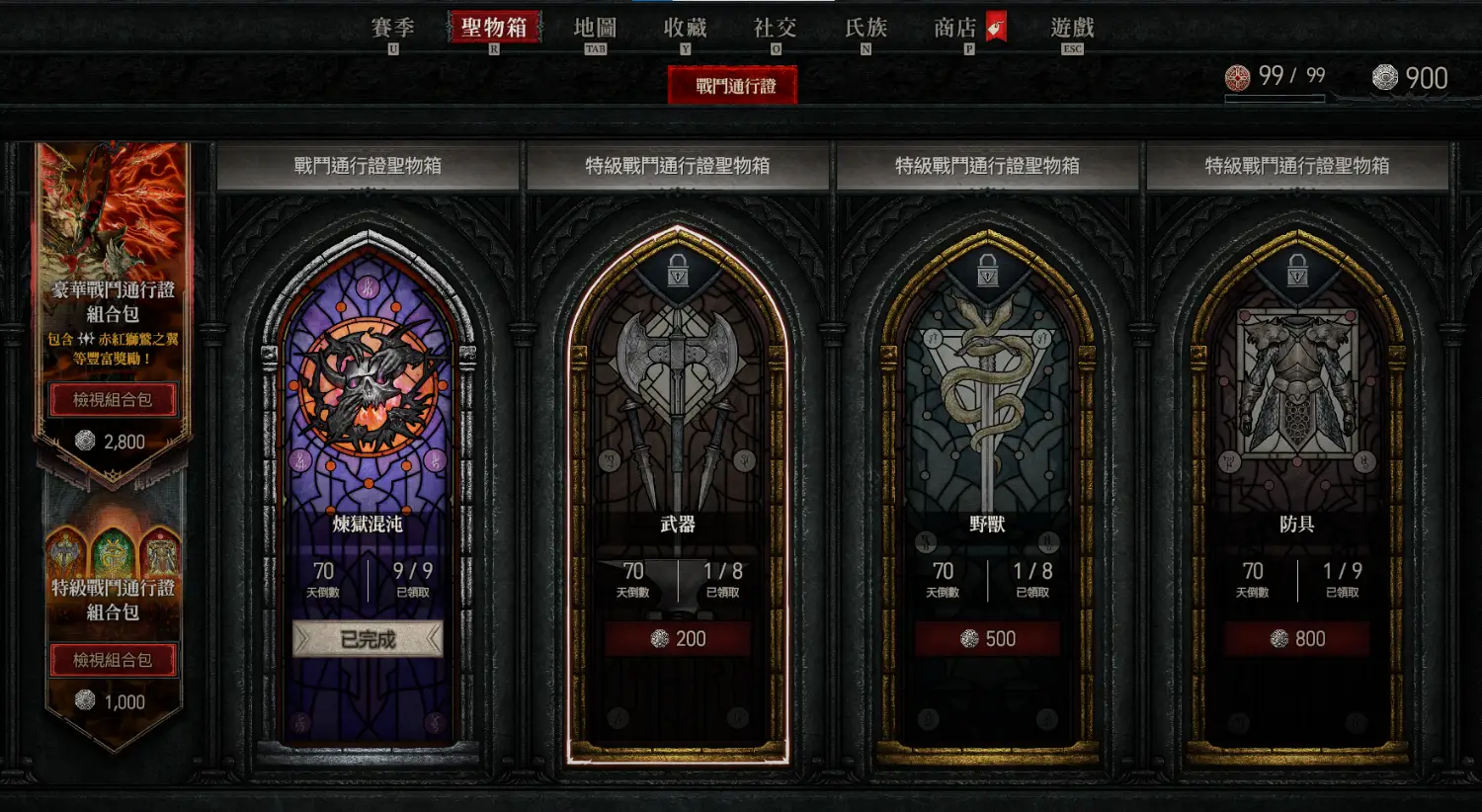
Task: Switch to the 氏族 clan tab
Action: [865, 28]
